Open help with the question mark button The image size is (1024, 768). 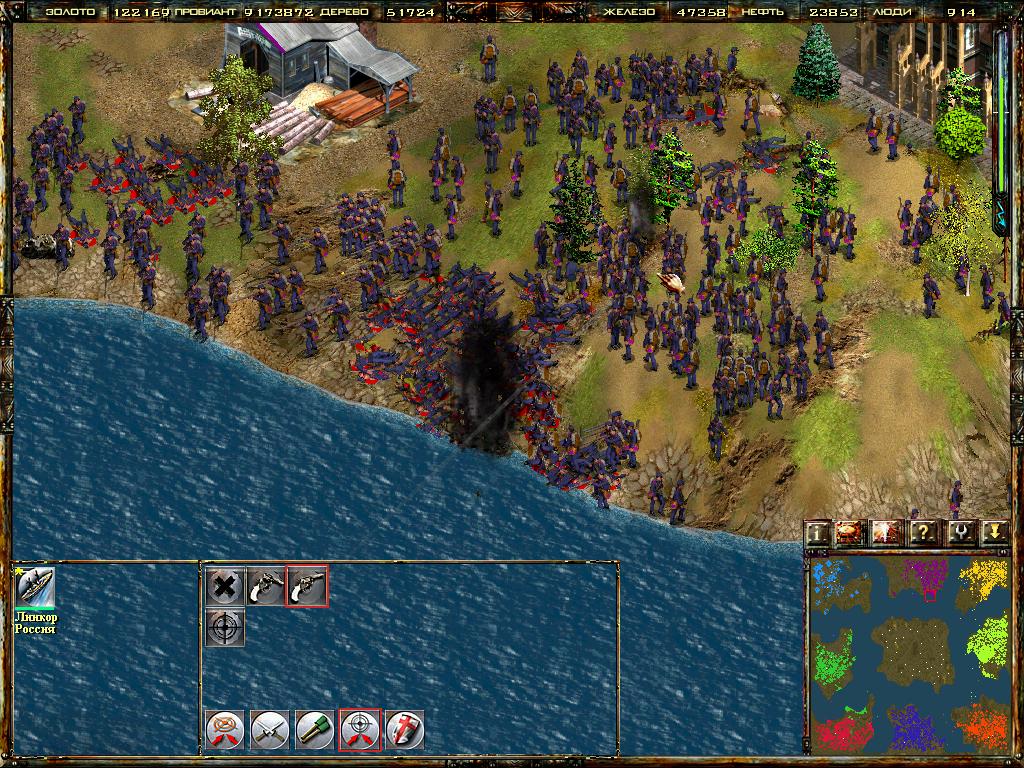click(922, 532)
